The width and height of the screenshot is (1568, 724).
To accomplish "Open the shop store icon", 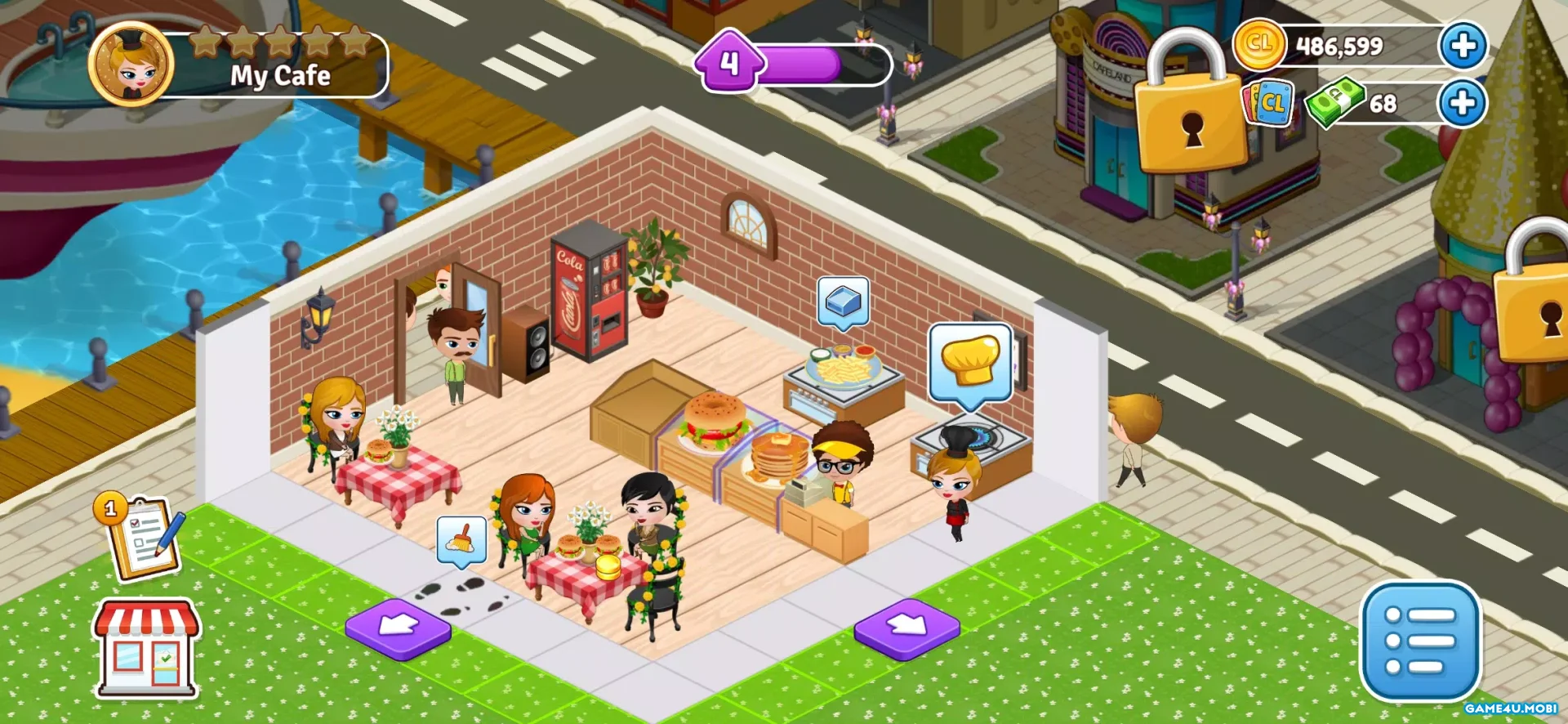I will (147, 649).
